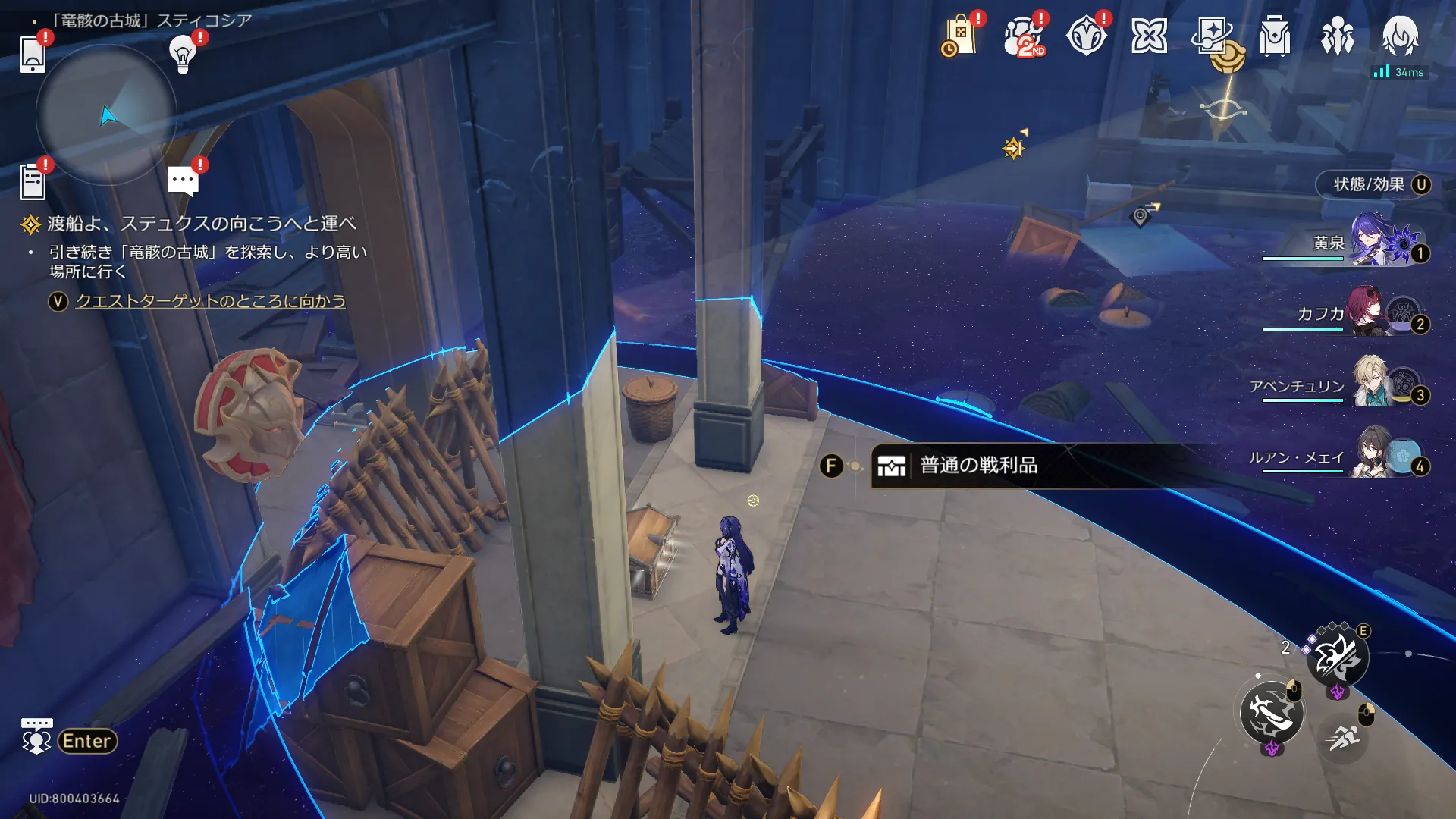This screenshot has width=1456, height=819.
Task: Open the shield-shaped icon in top bar
Action: (x=1086, y=36)
